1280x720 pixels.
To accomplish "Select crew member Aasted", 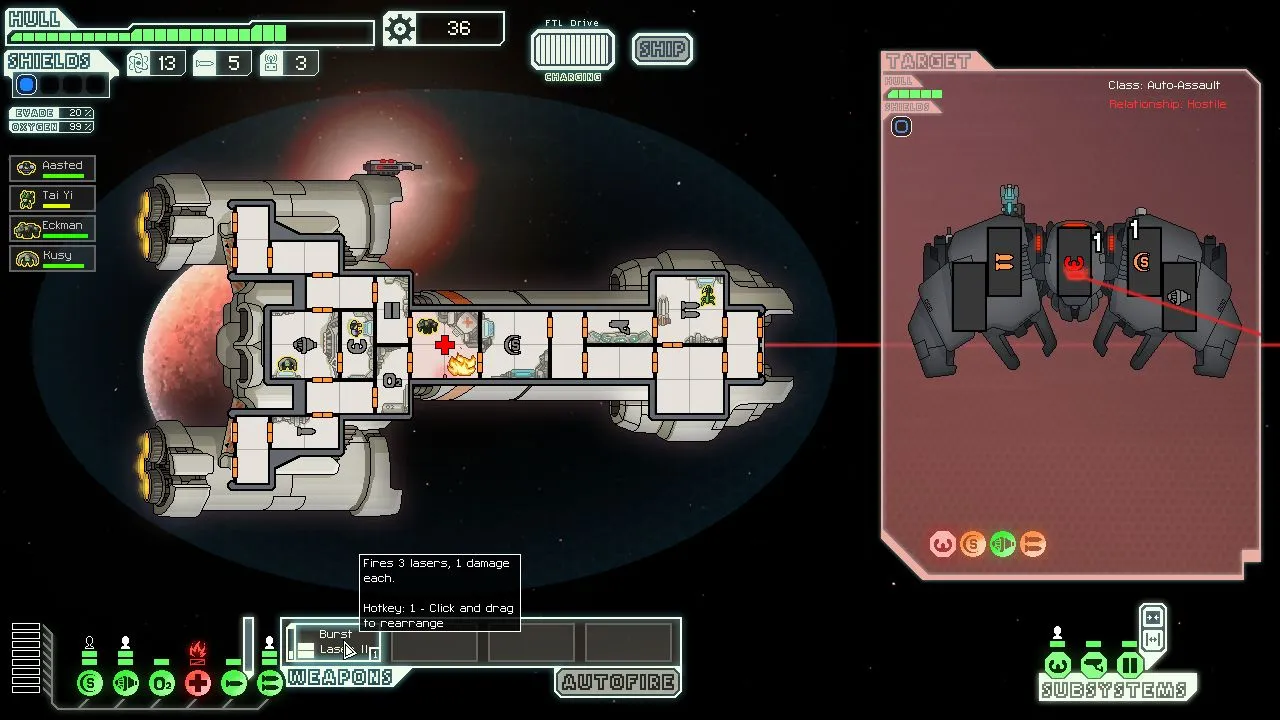I will pyautogui.click(x=53, y=168).
